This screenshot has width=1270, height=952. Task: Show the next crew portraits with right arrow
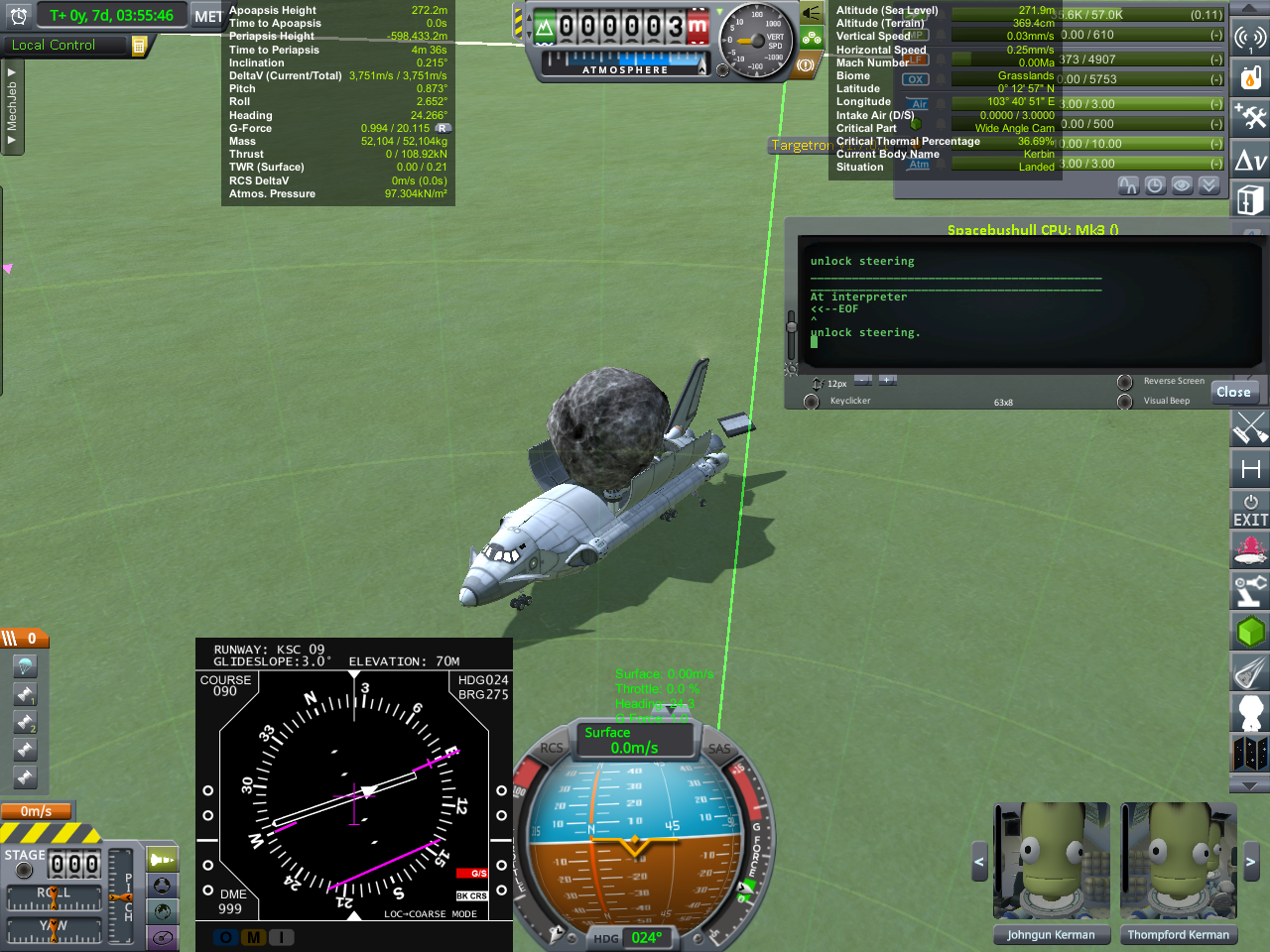pos(1251,862)
